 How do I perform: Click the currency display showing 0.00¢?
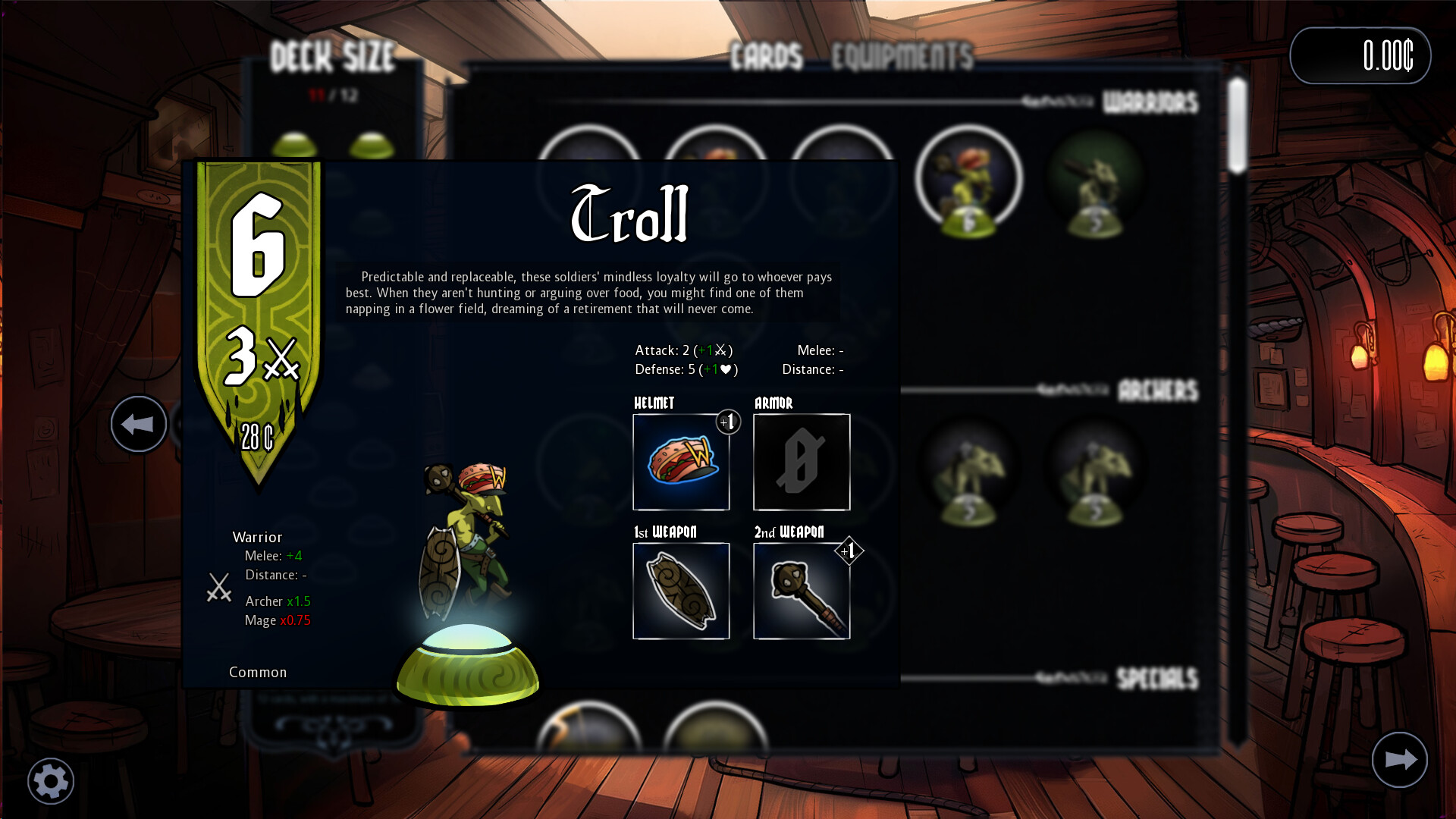click(1360, 54)
